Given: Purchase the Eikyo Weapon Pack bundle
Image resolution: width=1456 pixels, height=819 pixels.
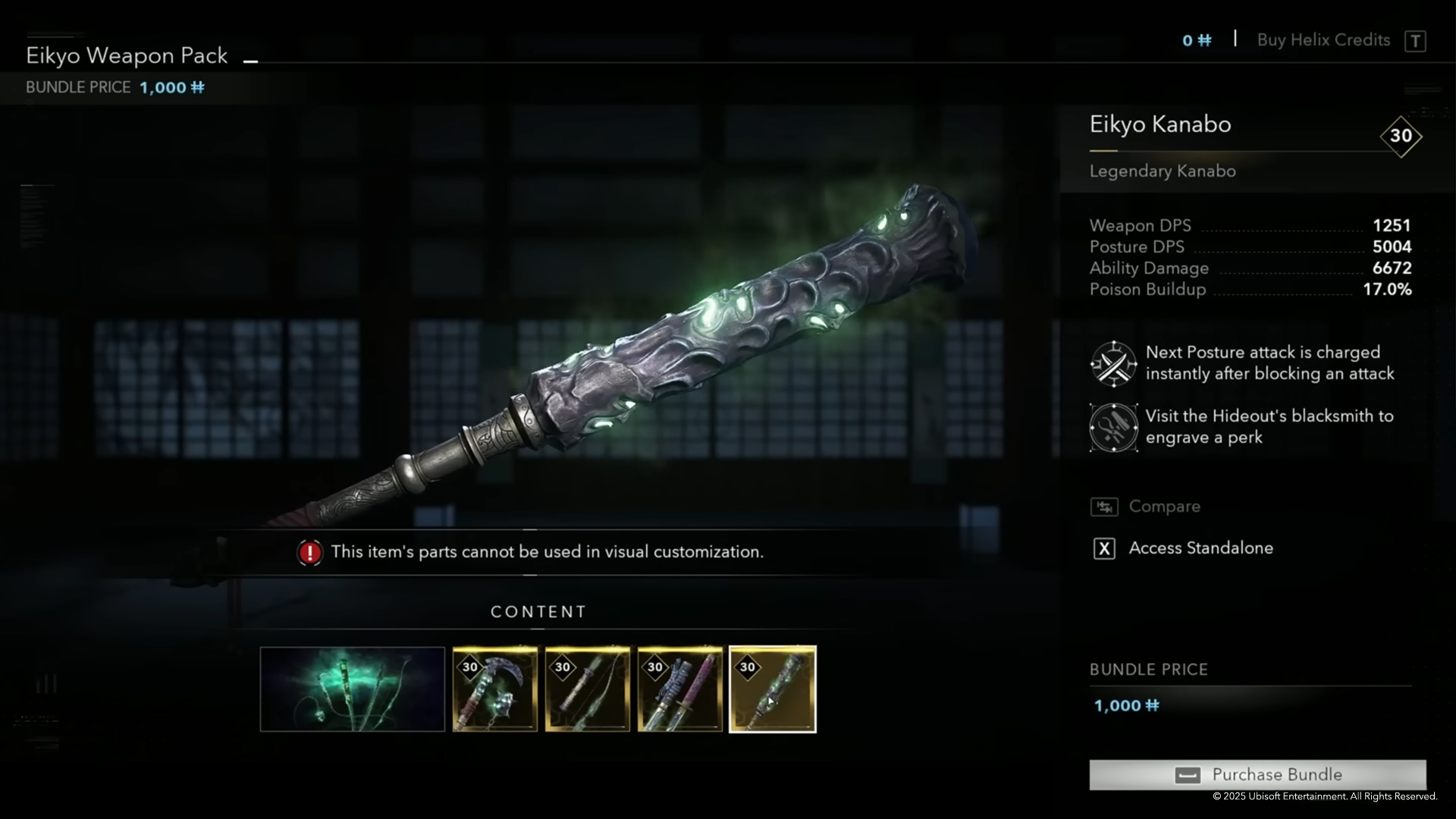Looking at the screenshot, I should [1257, 774].
